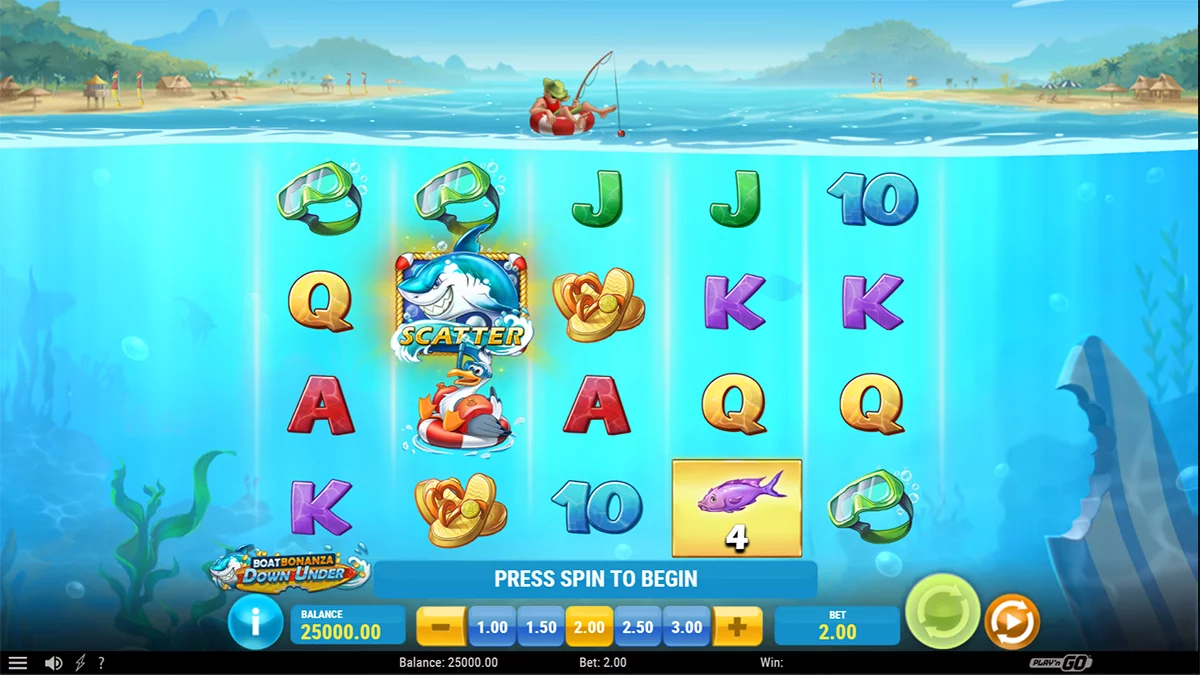Select the 2.00 bet value
Screen dimensions: 1200x675
coord(590,627)
